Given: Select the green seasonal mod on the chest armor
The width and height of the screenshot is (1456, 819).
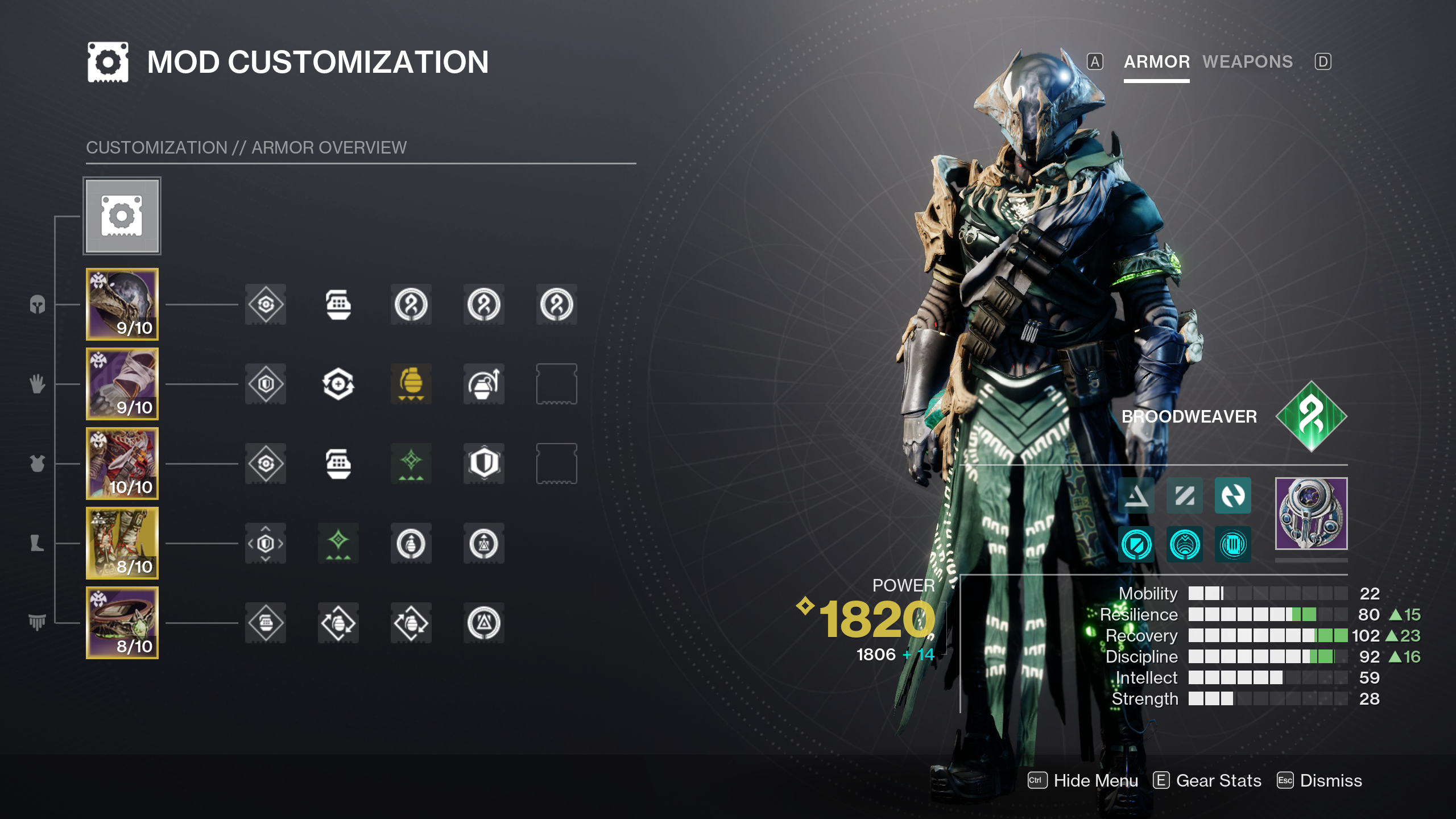Looking at the screenshot, I should pyautogui.click(x=411, y=465).
